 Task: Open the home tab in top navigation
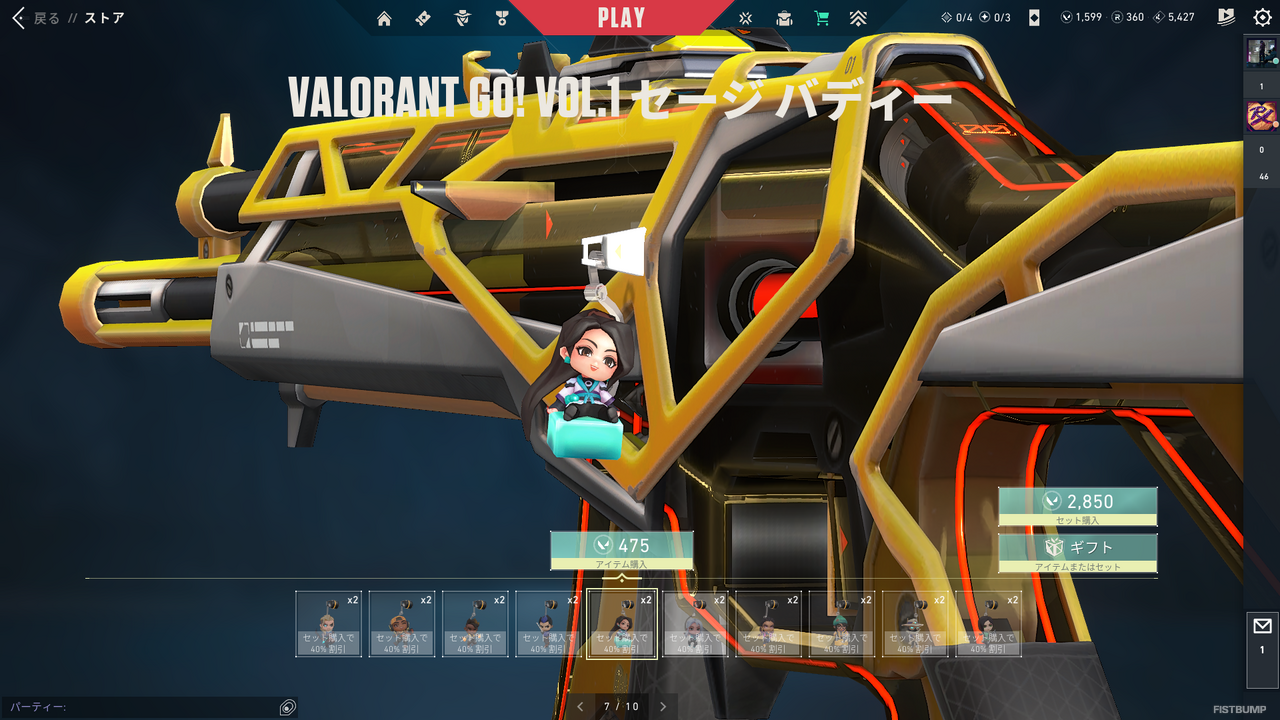(384, 18)
